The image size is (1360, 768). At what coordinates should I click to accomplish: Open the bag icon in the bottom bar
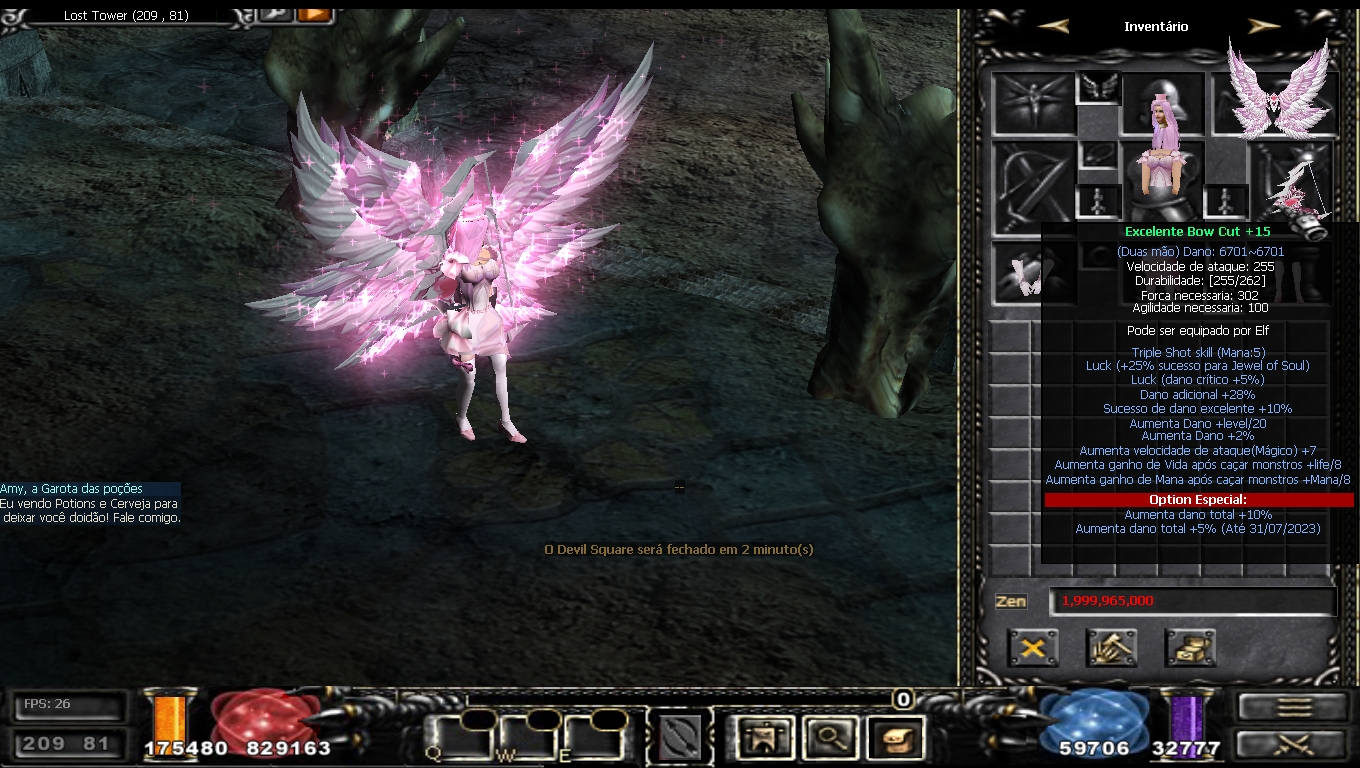click(895, 738)
